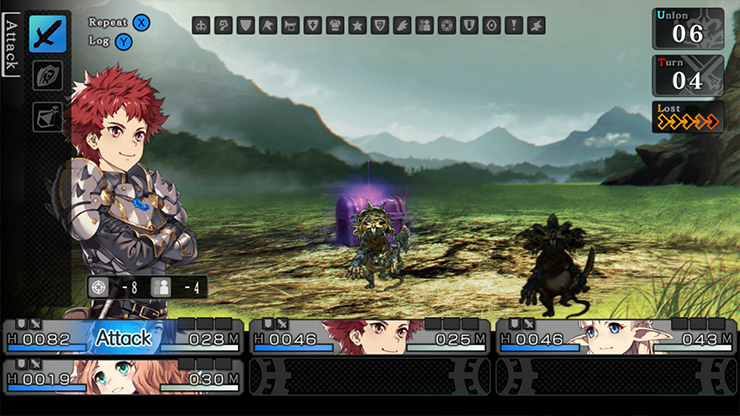Click the exclamation mark icon in the top row
Screen dimensions: 740x416
(x=513, y=26)
